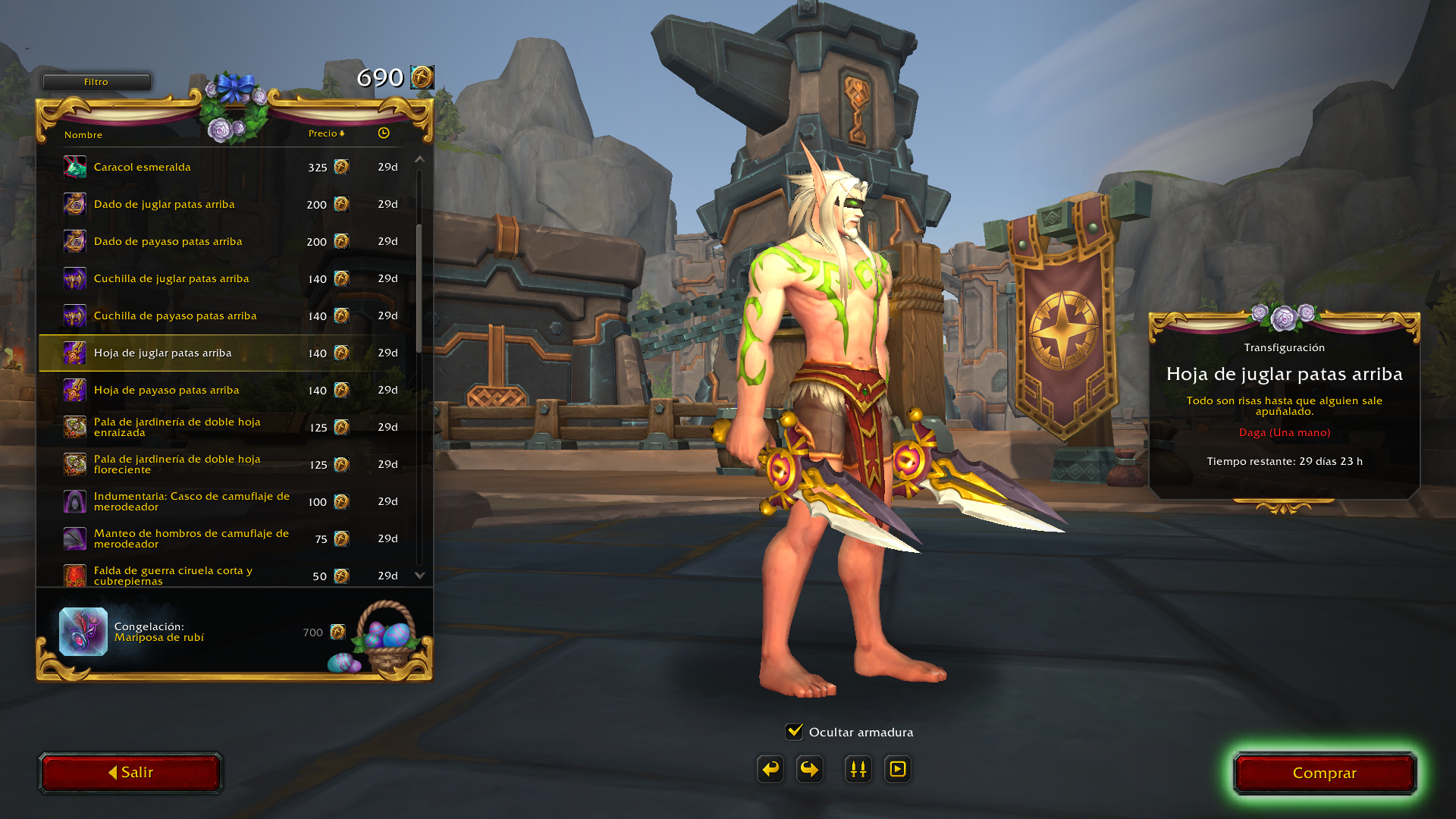Select the enraizada gardening shovel row
The height and width of the screenshot is (819, 1456).
click(x=177, y=427)
